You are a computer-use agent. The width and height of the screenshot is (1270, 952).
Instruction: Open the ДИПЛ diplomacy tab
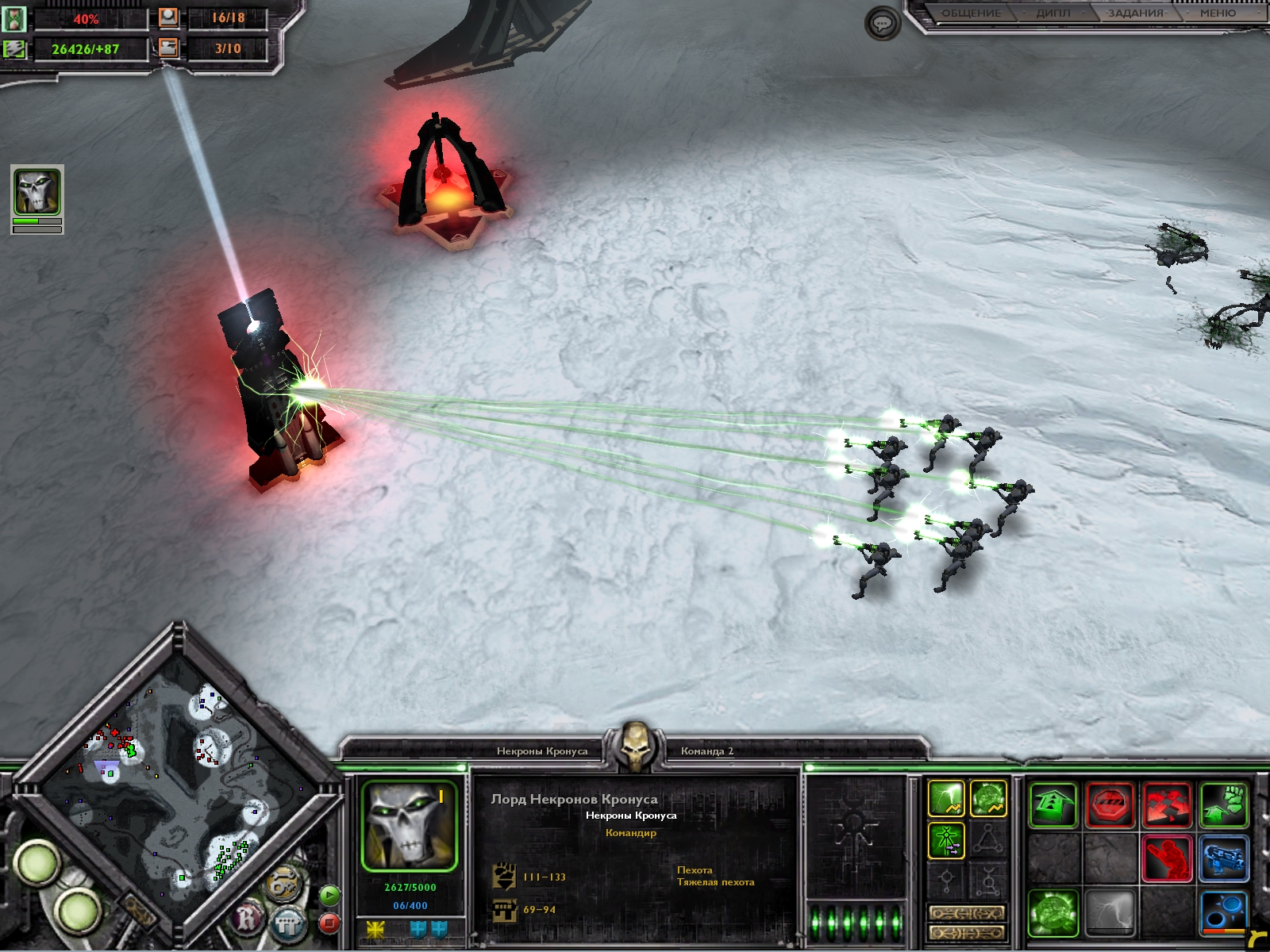1053,13
